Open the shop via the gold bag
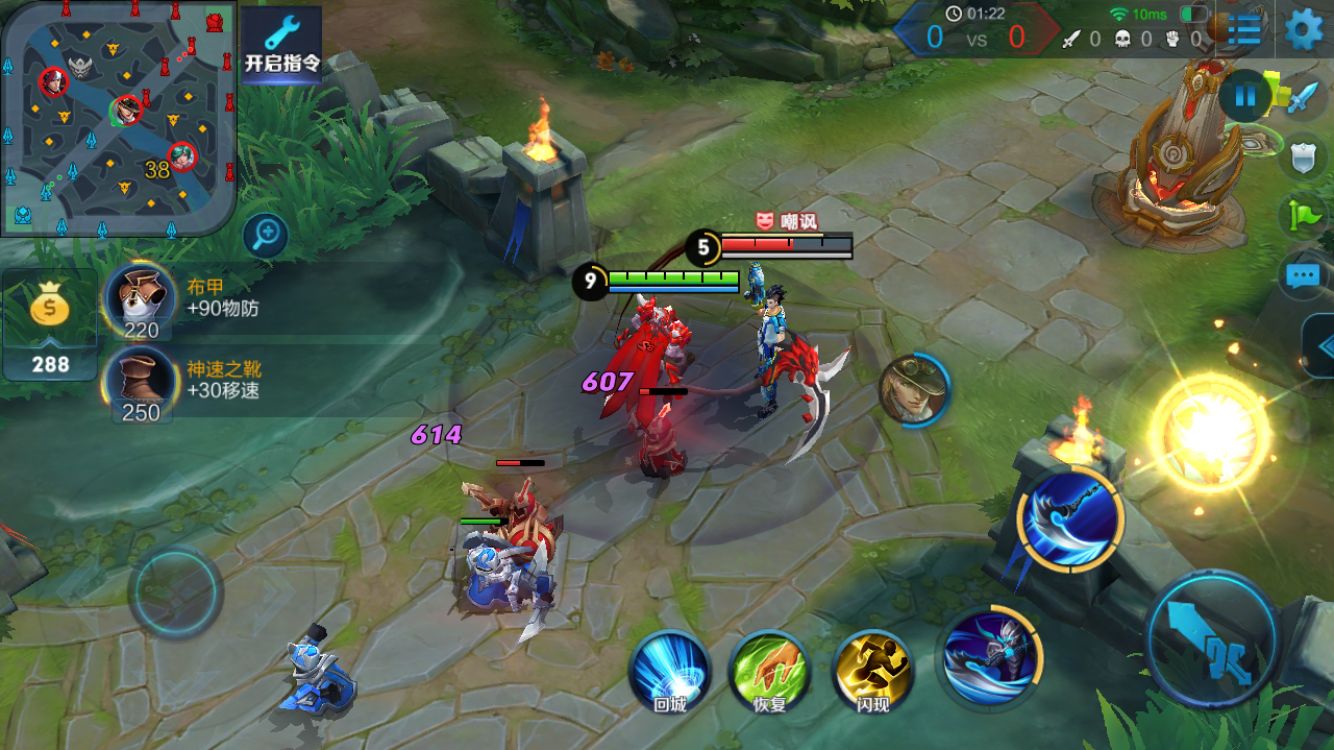The width and height of the screenshot is (1334, 750). [x=50, y=325]
